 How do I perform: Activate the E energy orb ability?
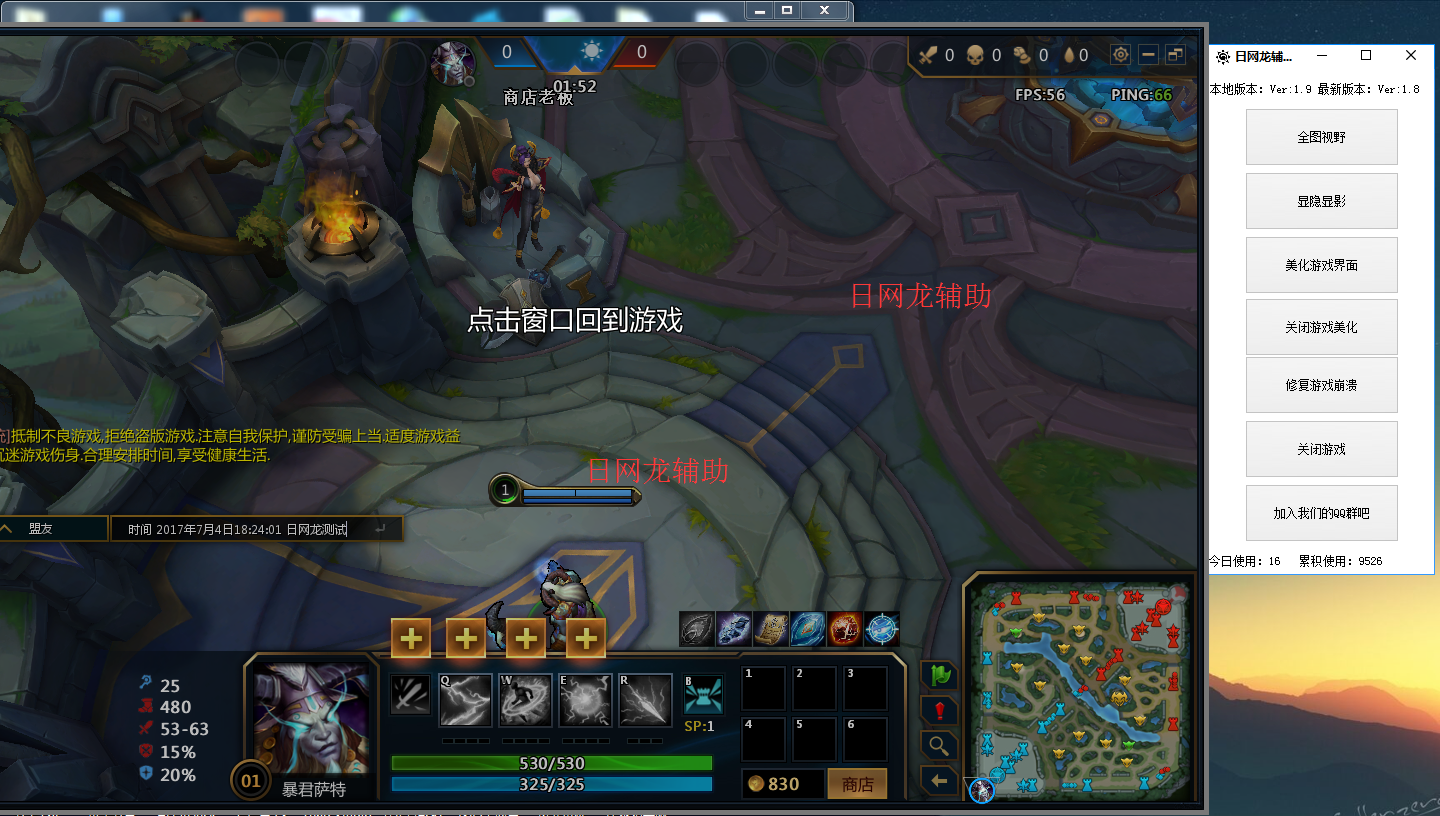[586, 700]
